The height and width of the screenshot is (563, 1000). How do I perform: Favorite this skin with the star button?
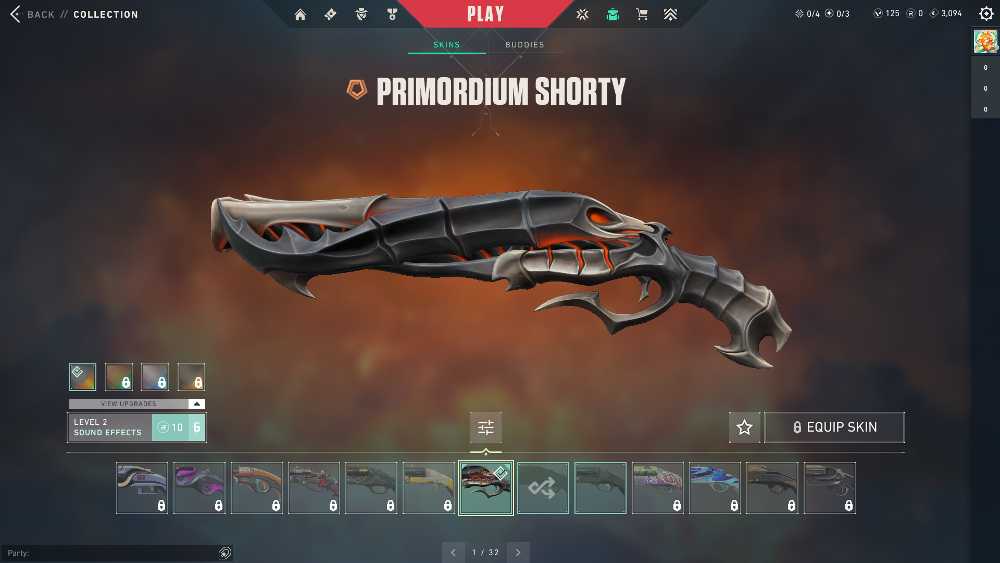[x=744, y=427]
